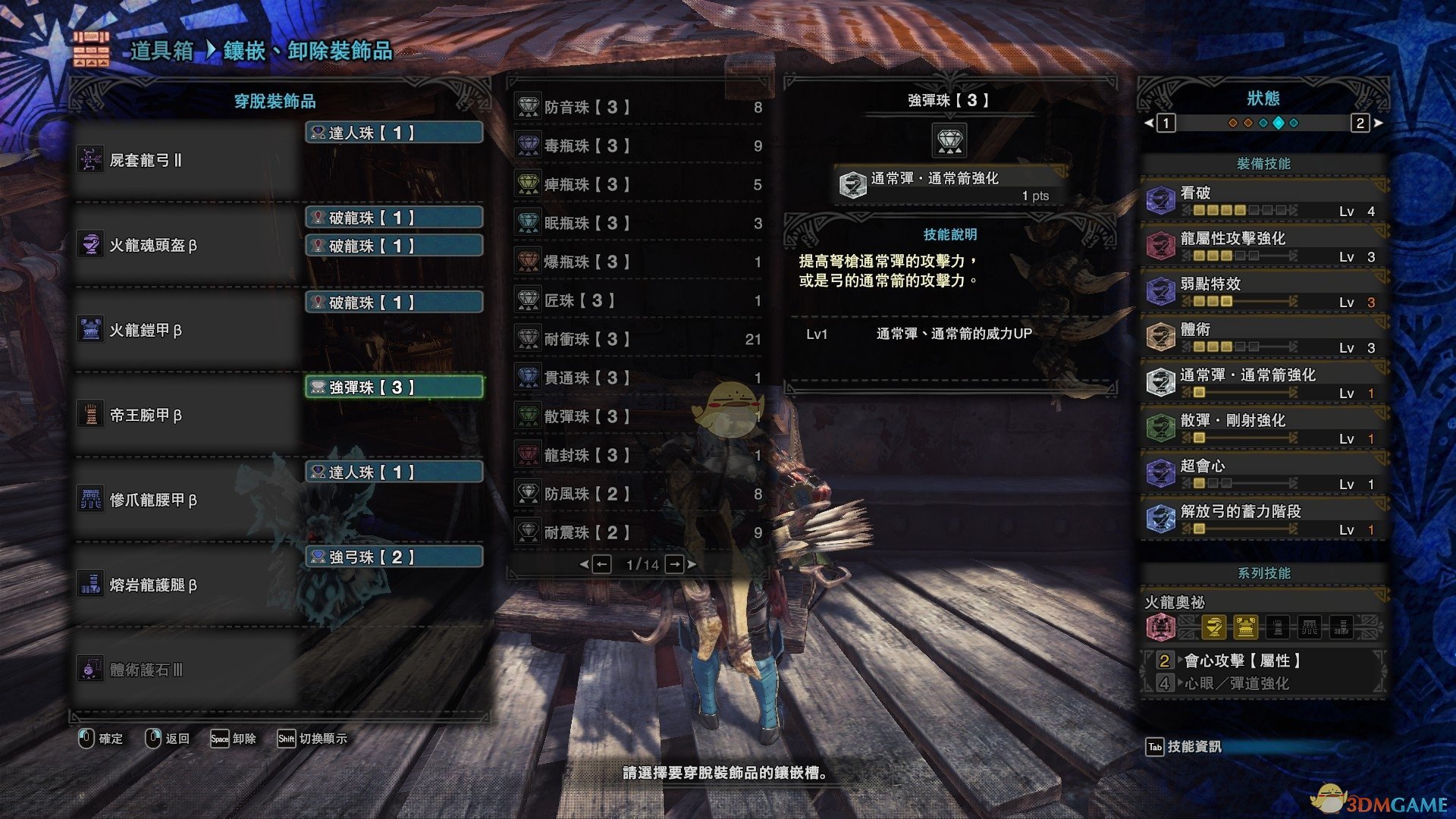
Task: Pick the 龍封珠【3】 decoration
Action: tap(637, 456)
